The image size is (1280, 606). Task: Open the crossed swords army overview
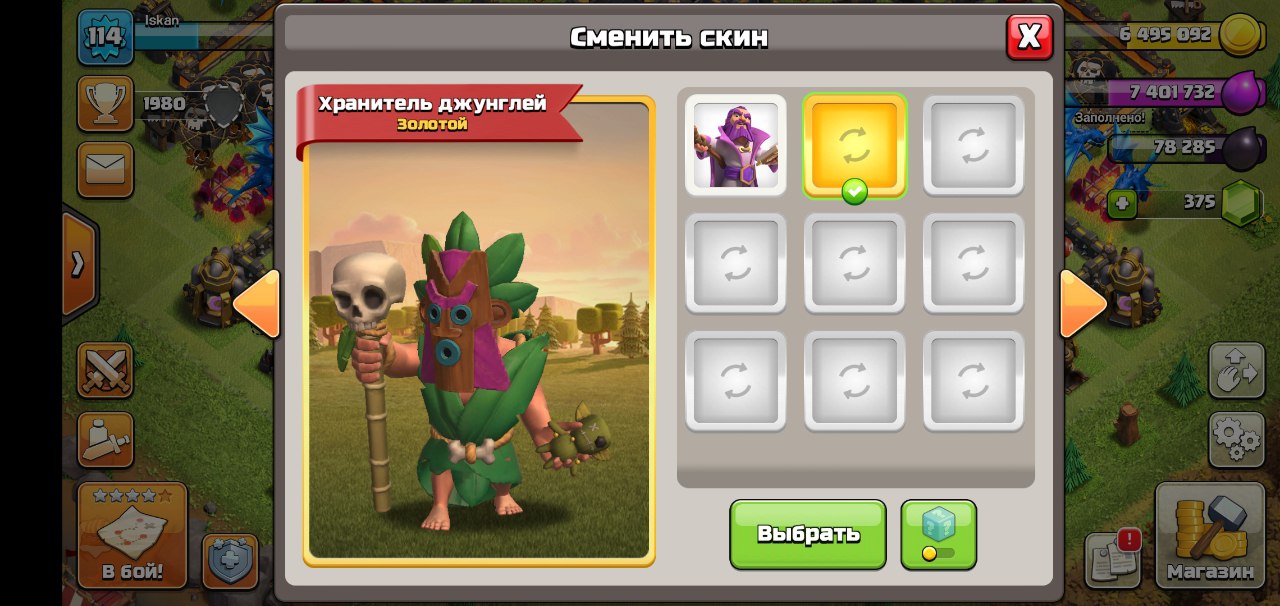point(105,370)
